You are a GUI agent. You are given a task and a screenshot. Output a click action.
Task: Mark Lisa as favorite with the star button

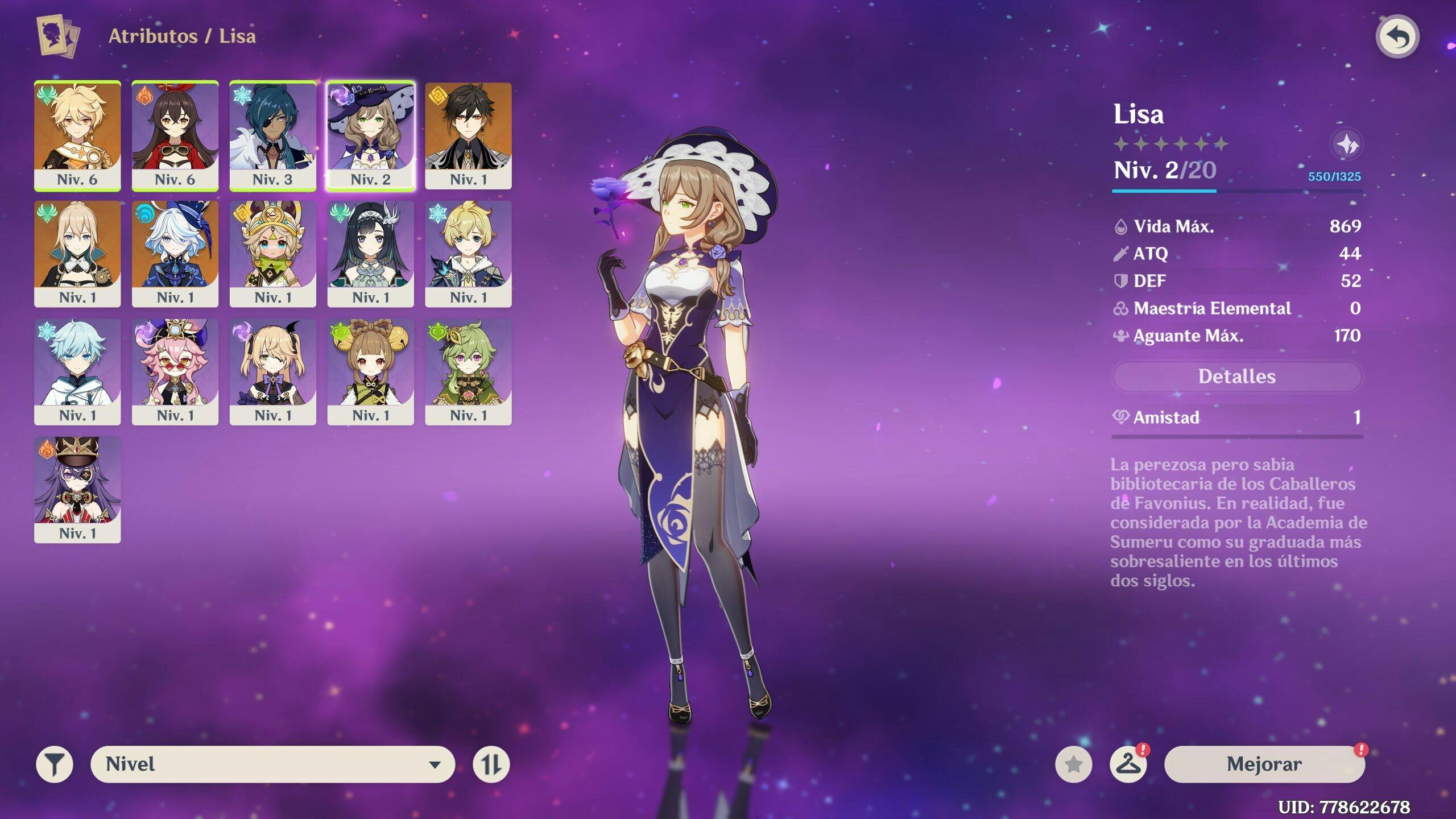point(1073,764)
